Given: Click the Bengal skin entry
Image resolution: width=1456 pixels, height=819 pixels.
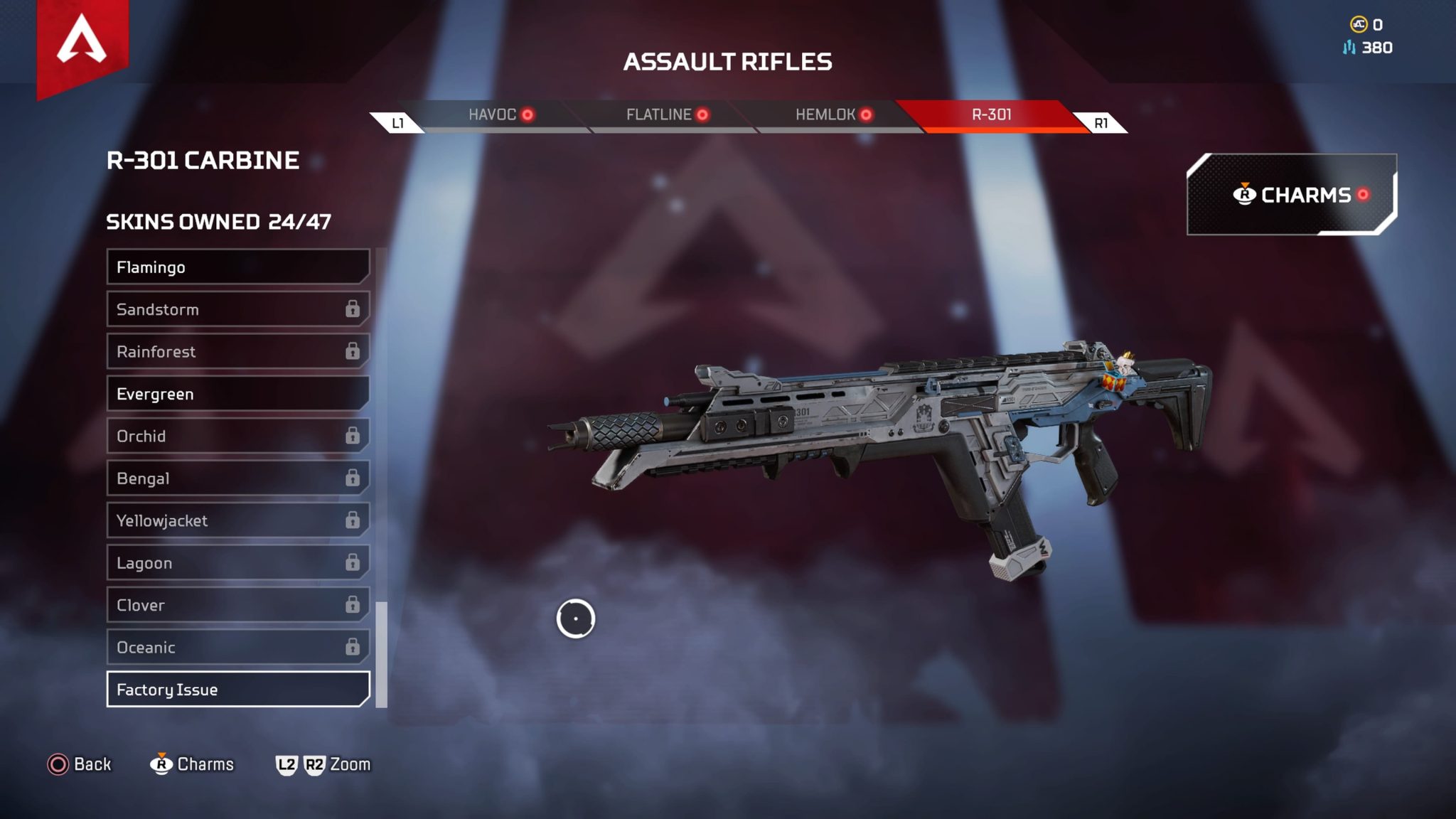Looking at the screenshot, I should click(x=237, y=478).
